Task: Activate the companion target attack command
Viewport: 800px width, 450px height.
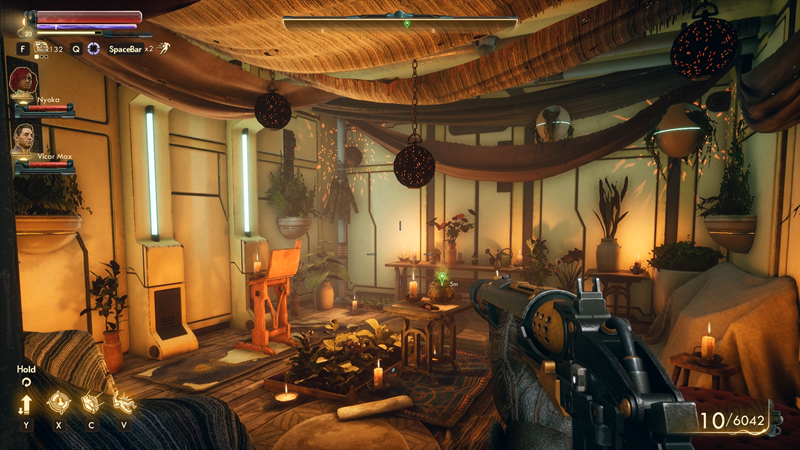Action: click(x=58, y=403)
